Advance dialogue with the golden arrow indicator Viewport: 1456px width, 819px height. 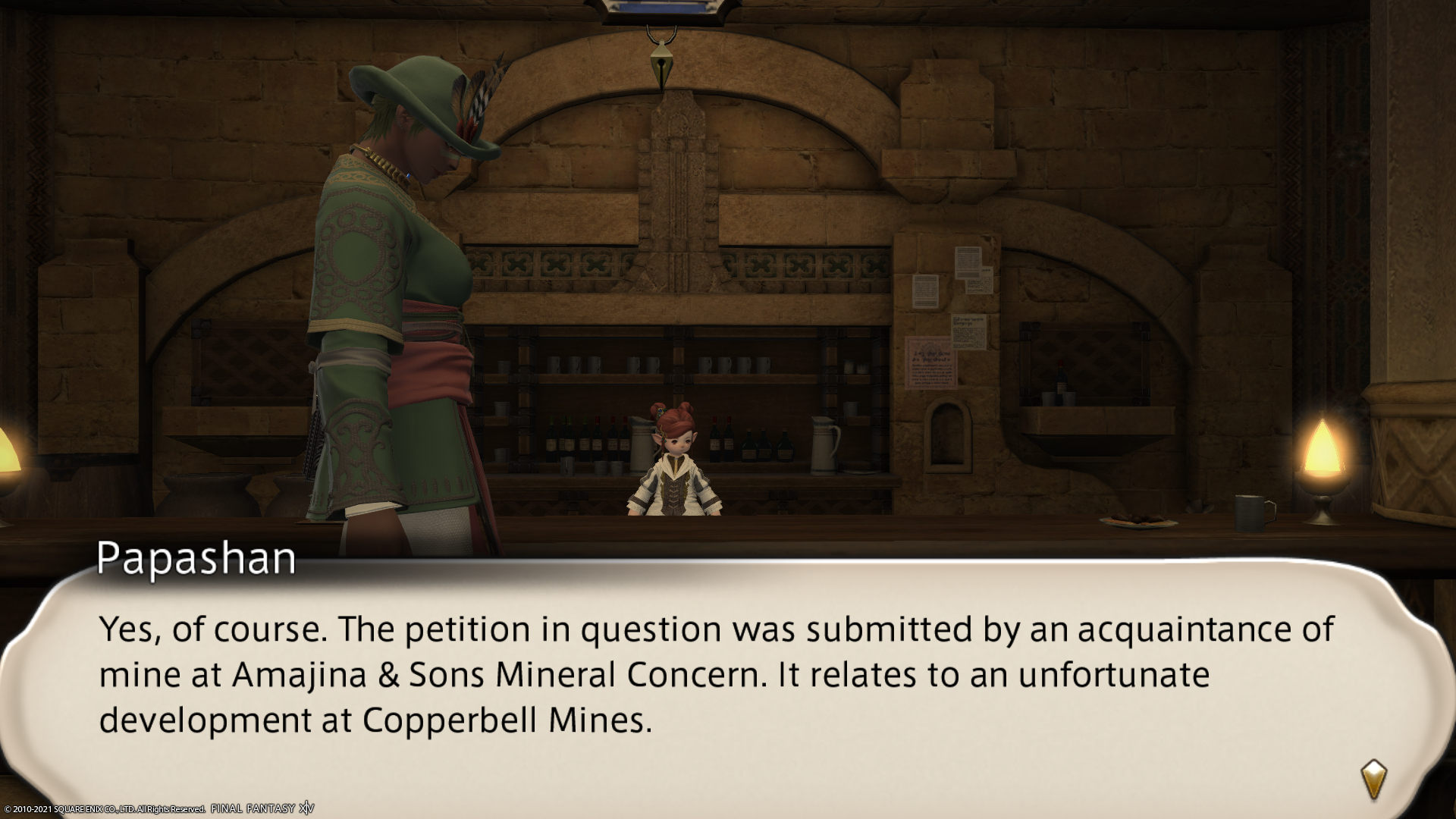pos(1373,780)
